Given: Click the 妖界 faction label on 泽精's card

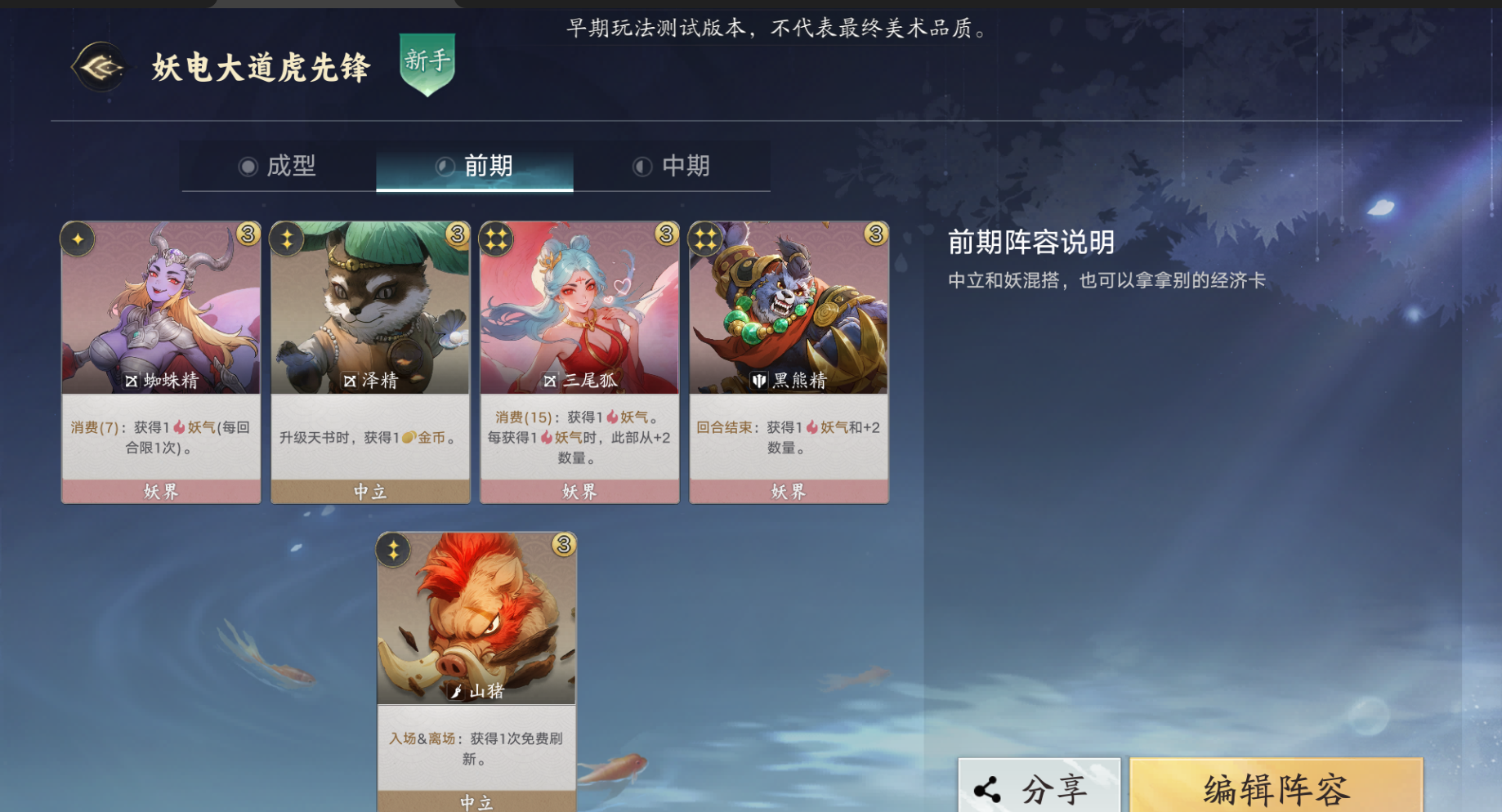Looking at the screenshot, I should tap(369, 491).
